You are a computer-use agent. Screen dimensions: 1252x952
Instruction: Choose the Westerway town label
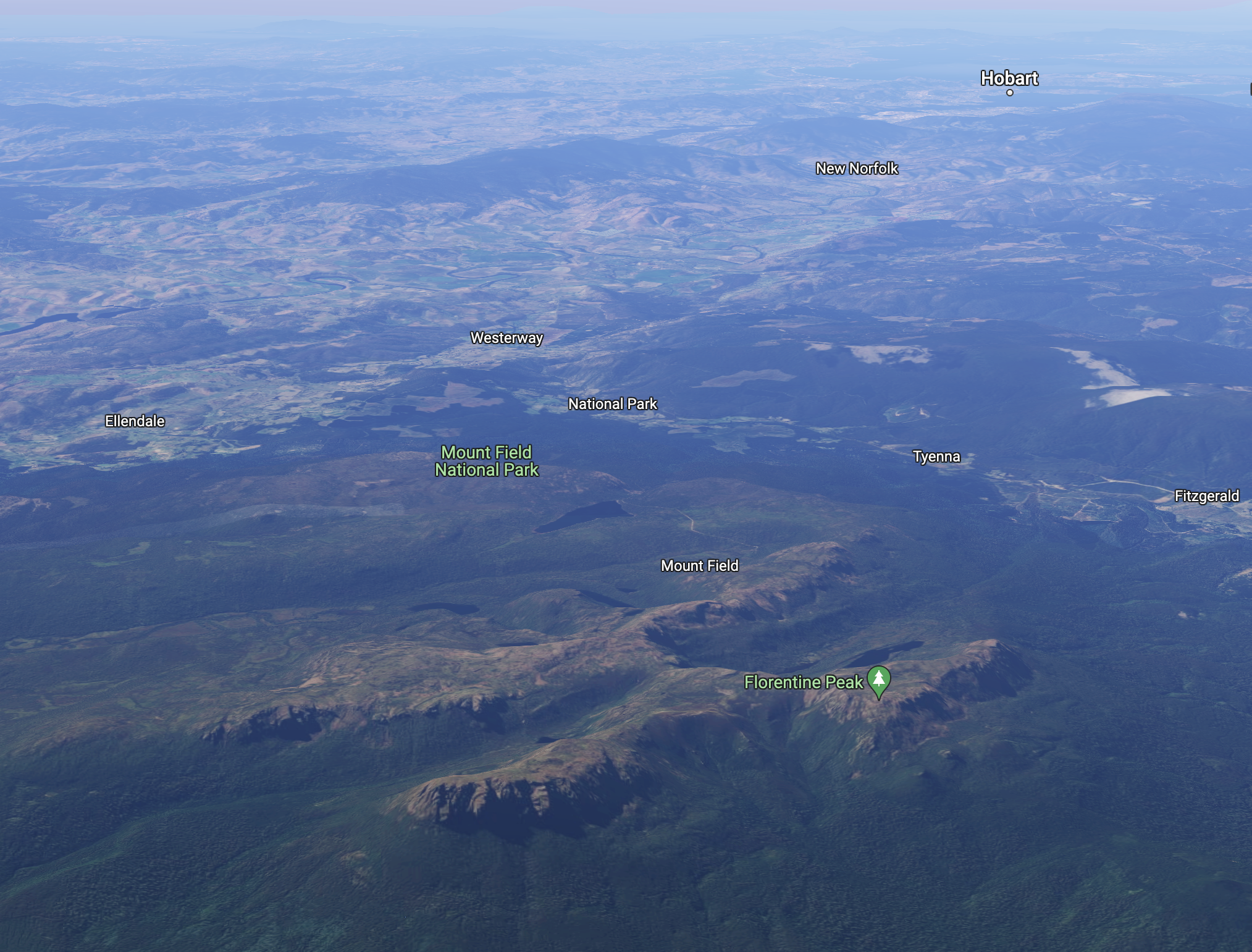click(x=506, y=338)
